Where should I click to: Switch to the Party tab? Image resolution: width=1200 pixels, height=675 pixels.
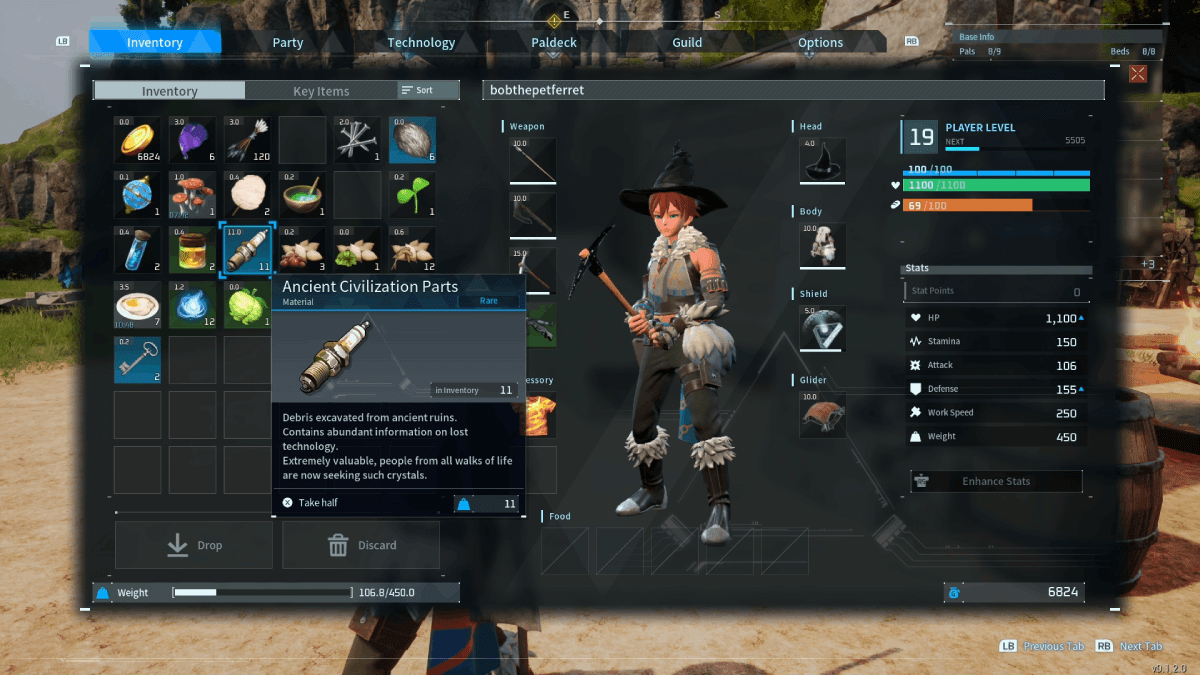click(x=288, y=42)
